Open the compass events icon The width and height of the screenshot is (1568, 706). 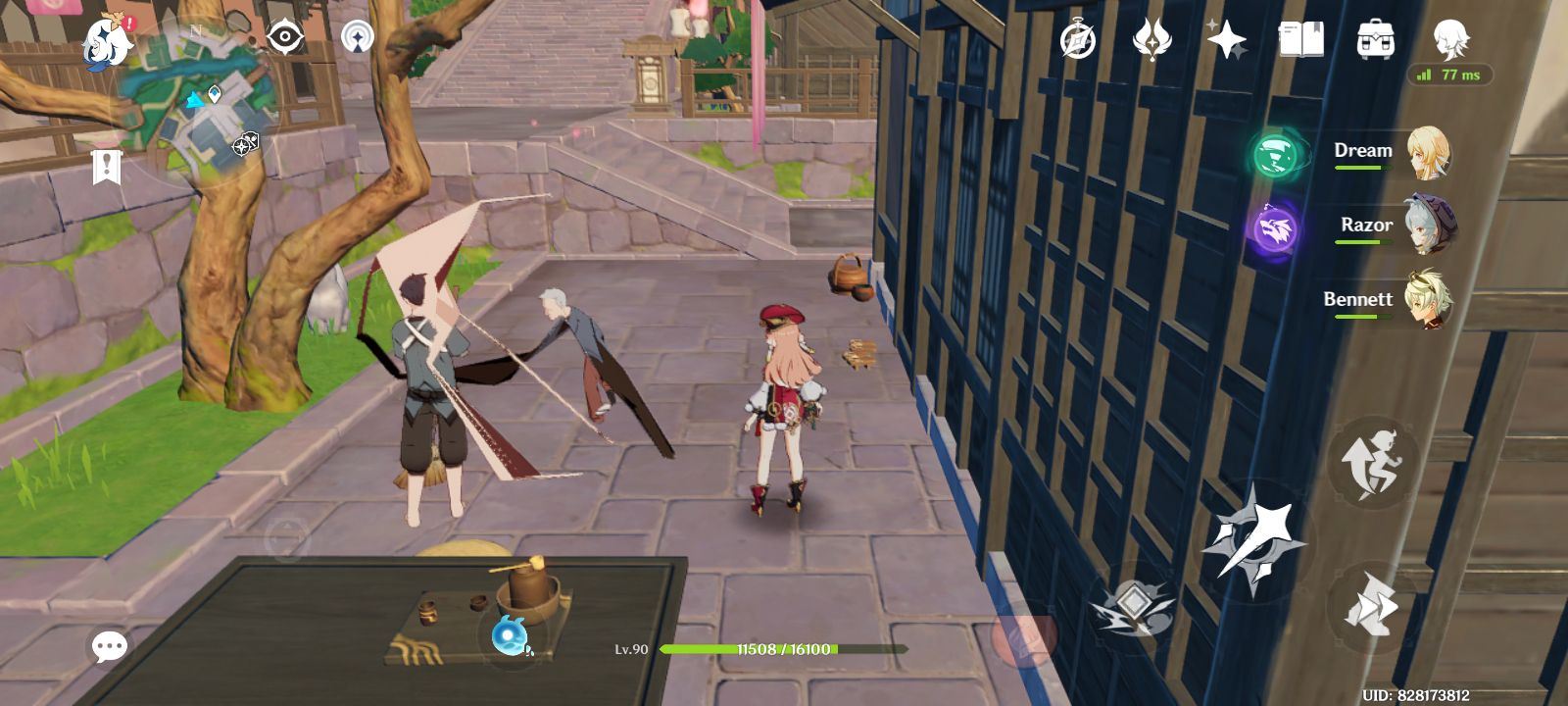(x=1078, y=41)
